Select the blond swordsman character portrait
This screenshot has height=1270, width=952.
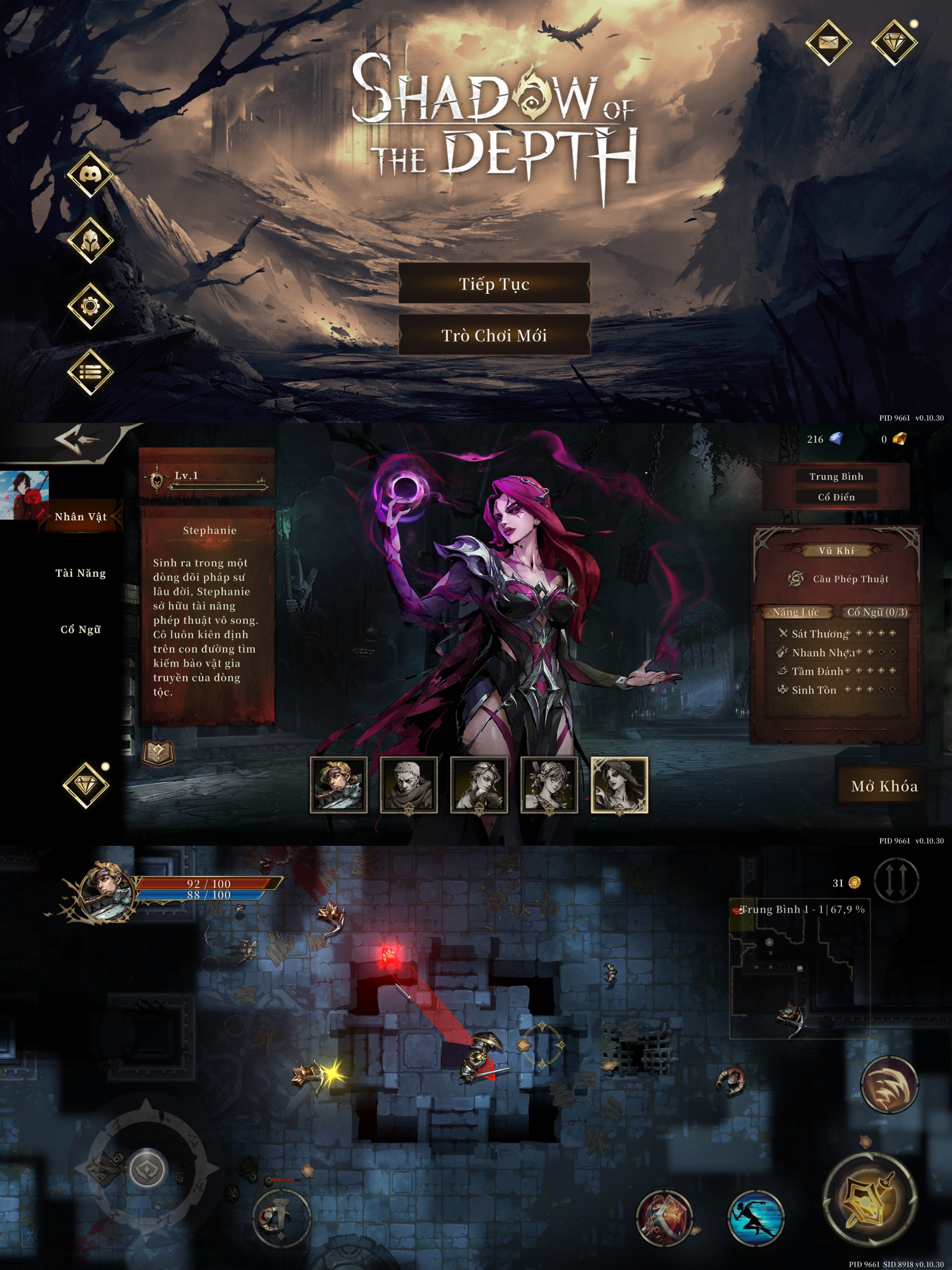tap(338, 785)
